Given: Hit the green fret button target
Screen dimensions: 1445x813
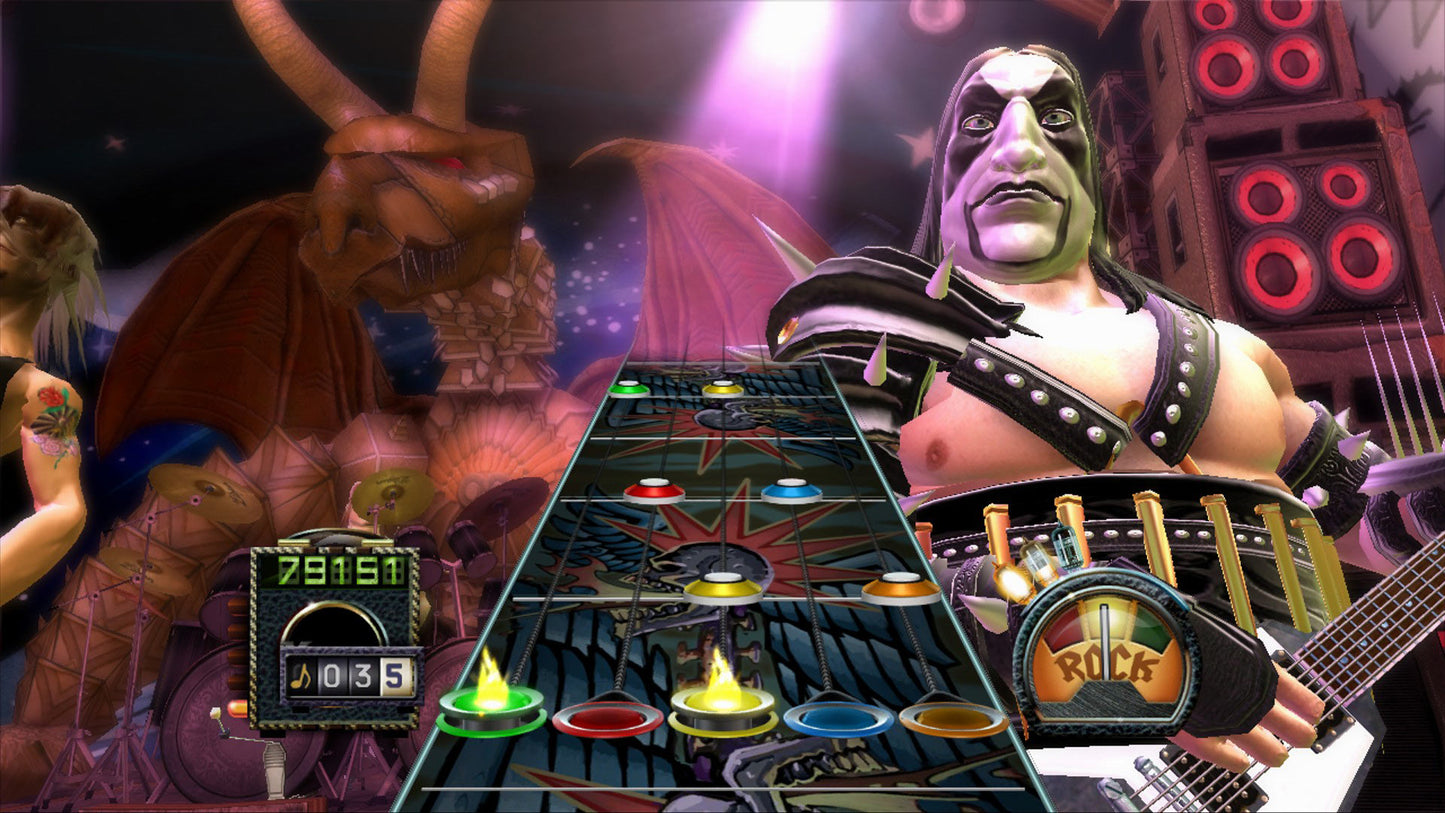Looking at the screenshot, I should pyautogui.click(x=491, y=708).
